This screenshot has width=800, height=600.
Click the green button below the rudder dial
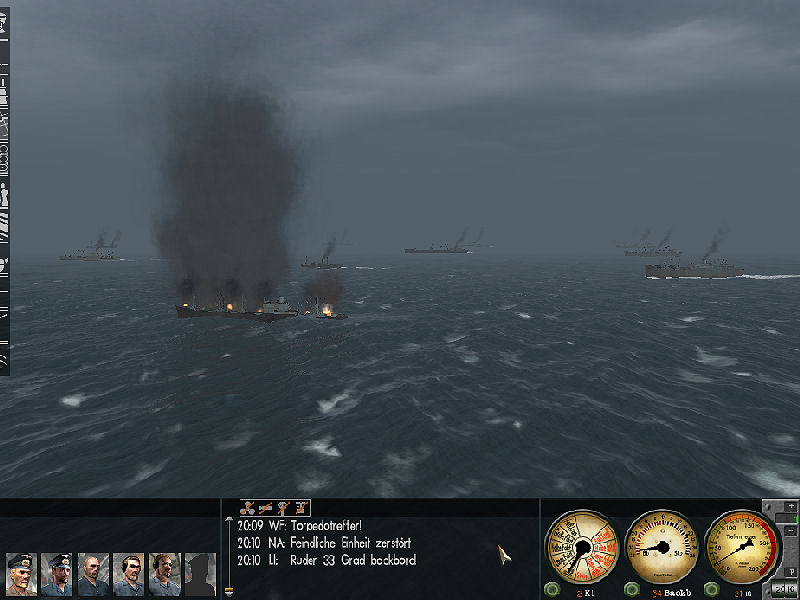(631, 589)
